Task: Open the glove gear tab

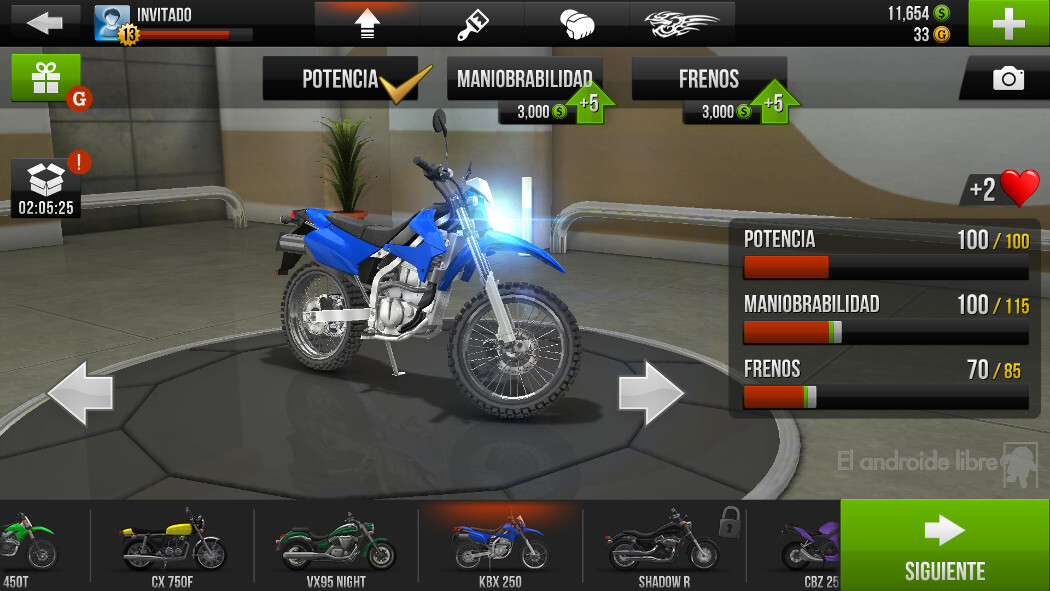Action: click(577, 23)
